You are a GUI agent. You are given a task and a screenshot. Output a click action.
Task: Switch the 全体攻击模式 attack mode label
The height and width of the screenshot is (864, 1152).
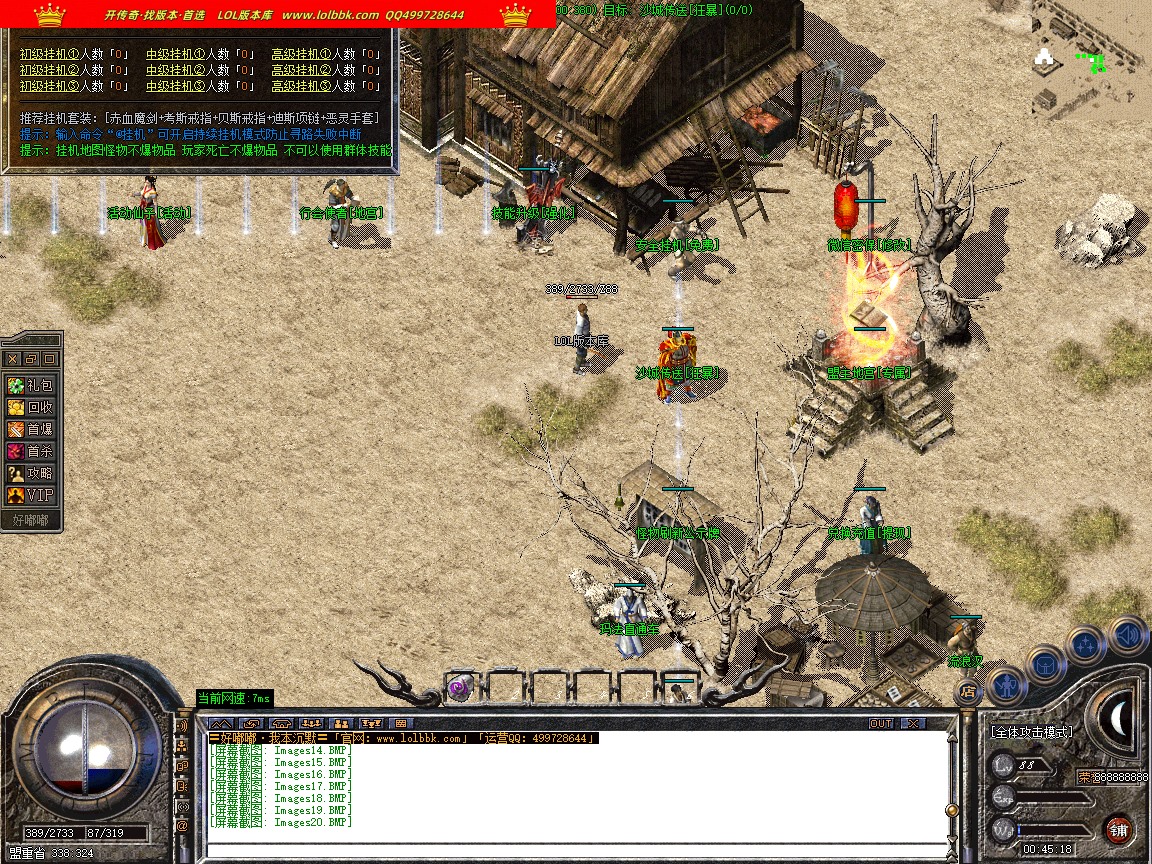pyautogui.click(x=1031, y=732)
